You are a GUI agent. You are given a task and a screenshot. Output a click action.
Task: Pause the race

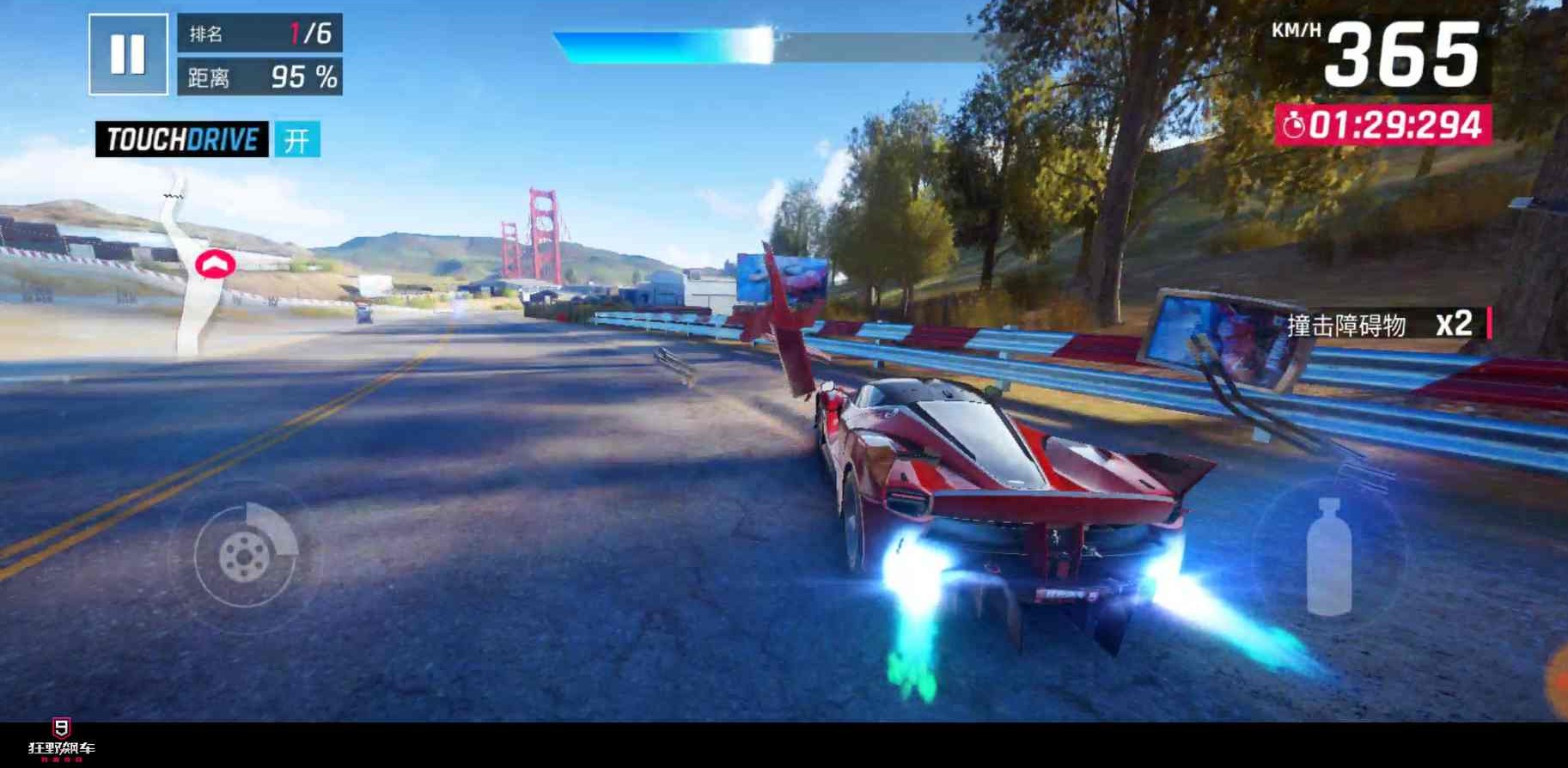128,54
